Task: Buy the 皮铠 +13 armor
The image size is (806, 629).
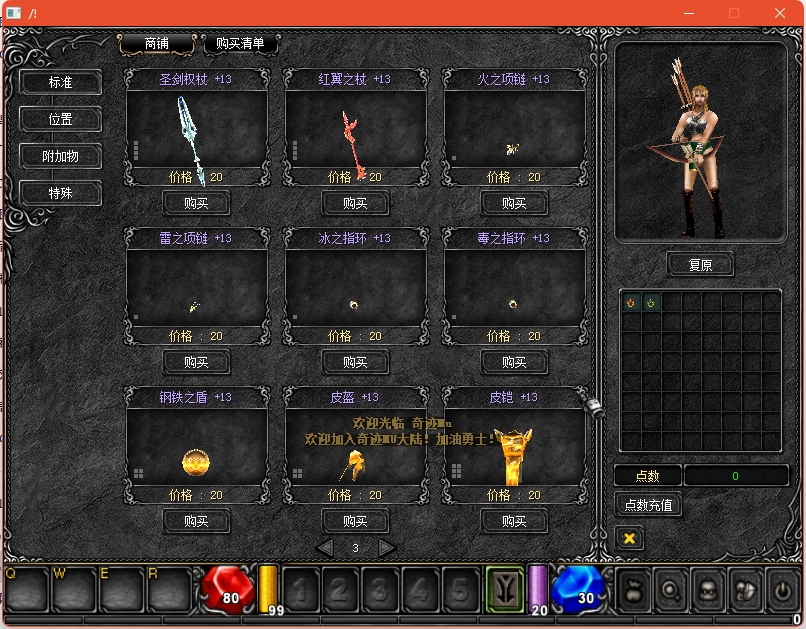Action: pos(514,521)
